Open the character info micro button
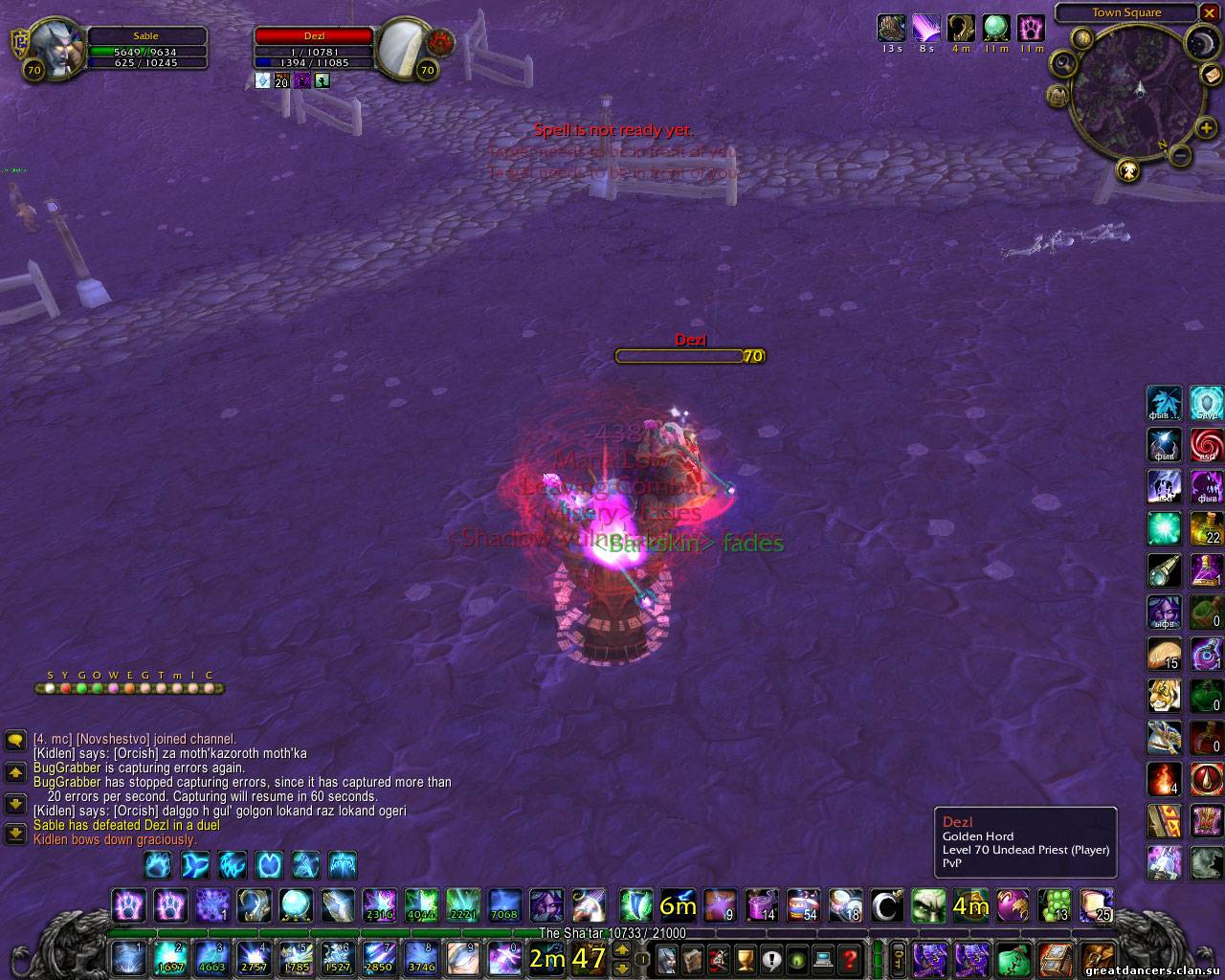 [666, 958]
